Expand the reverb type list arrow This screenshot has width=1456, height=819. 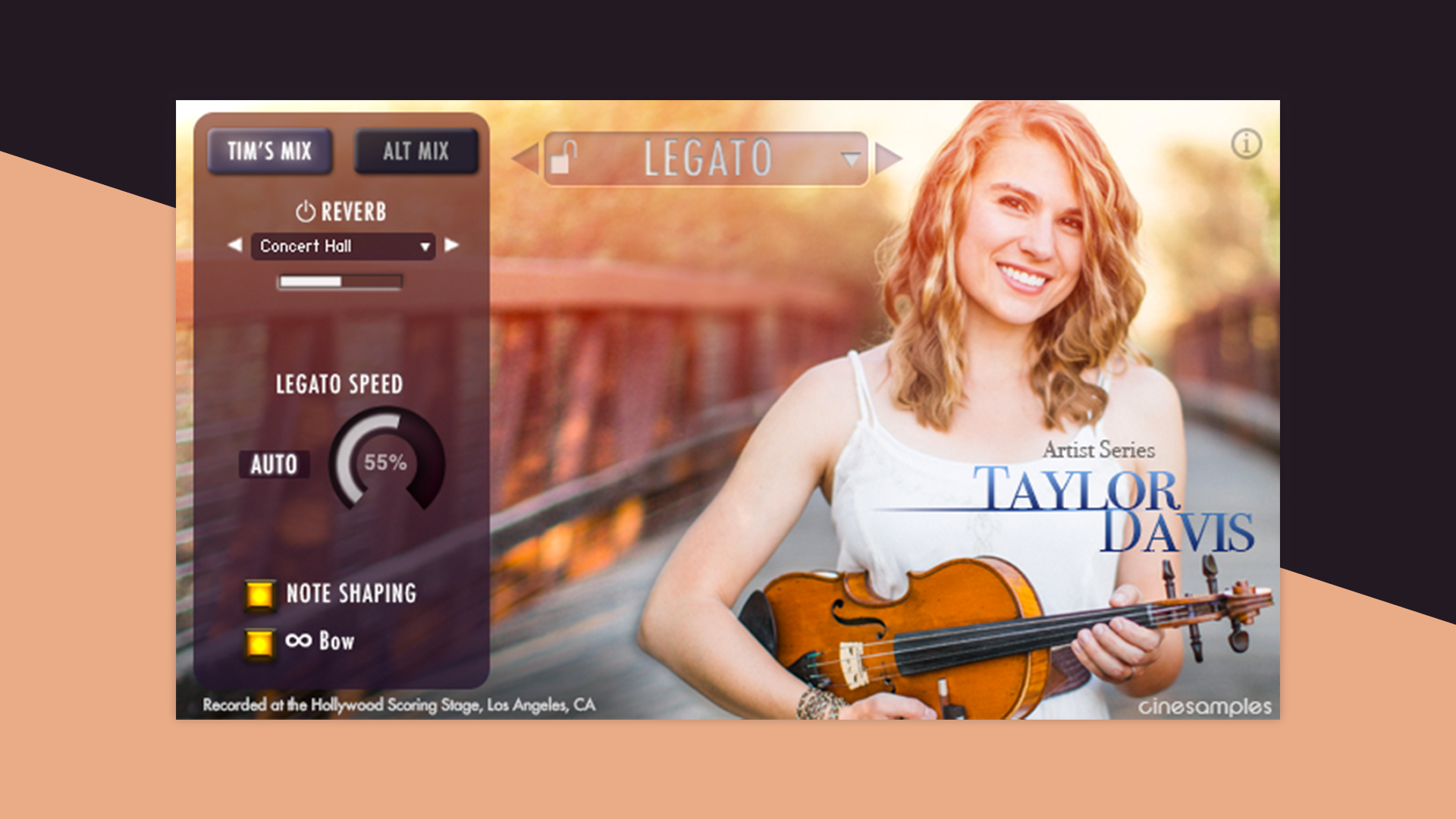pos(425,246)
